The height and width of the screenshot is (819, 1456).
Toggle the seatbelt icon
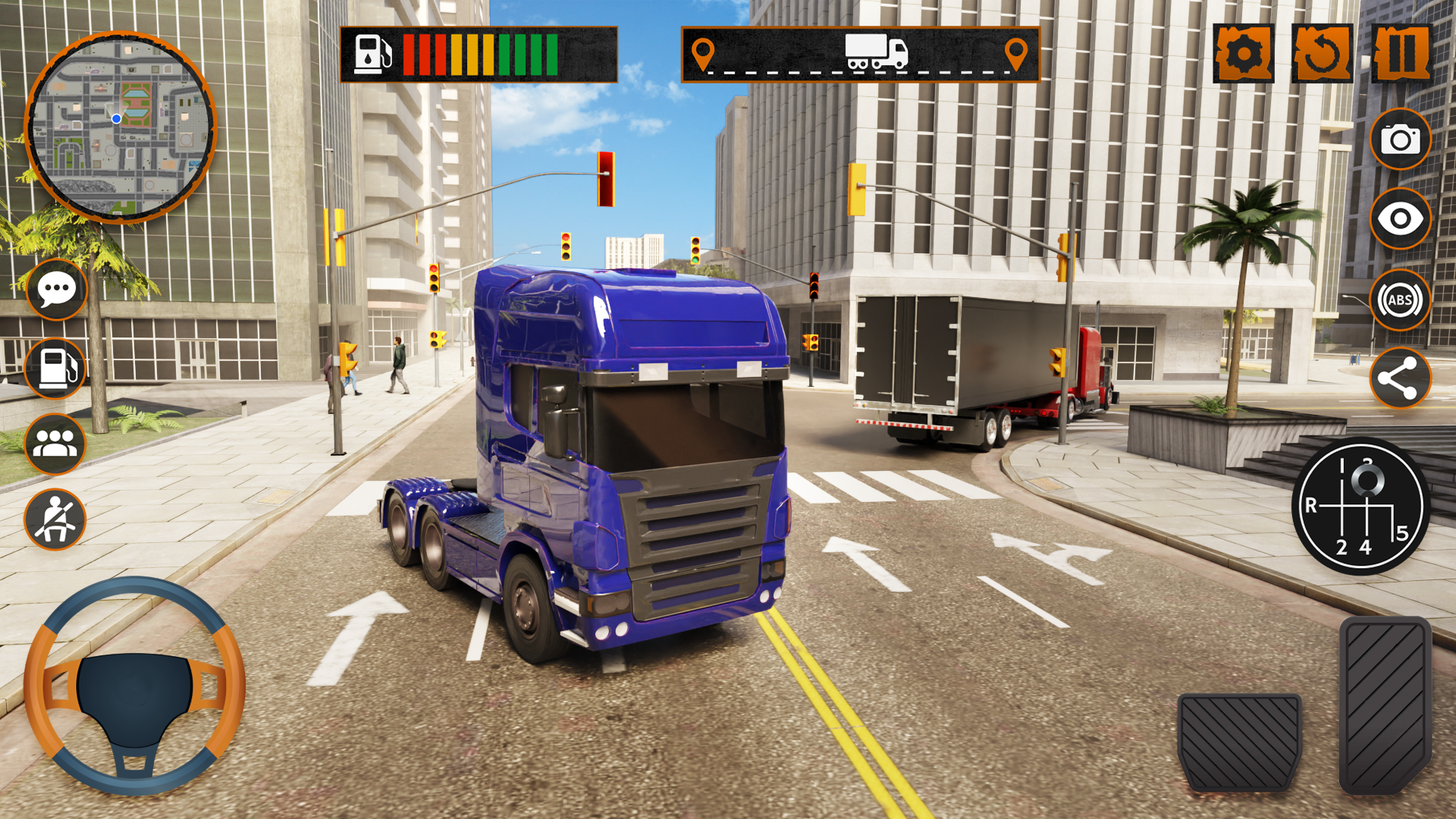55,519
